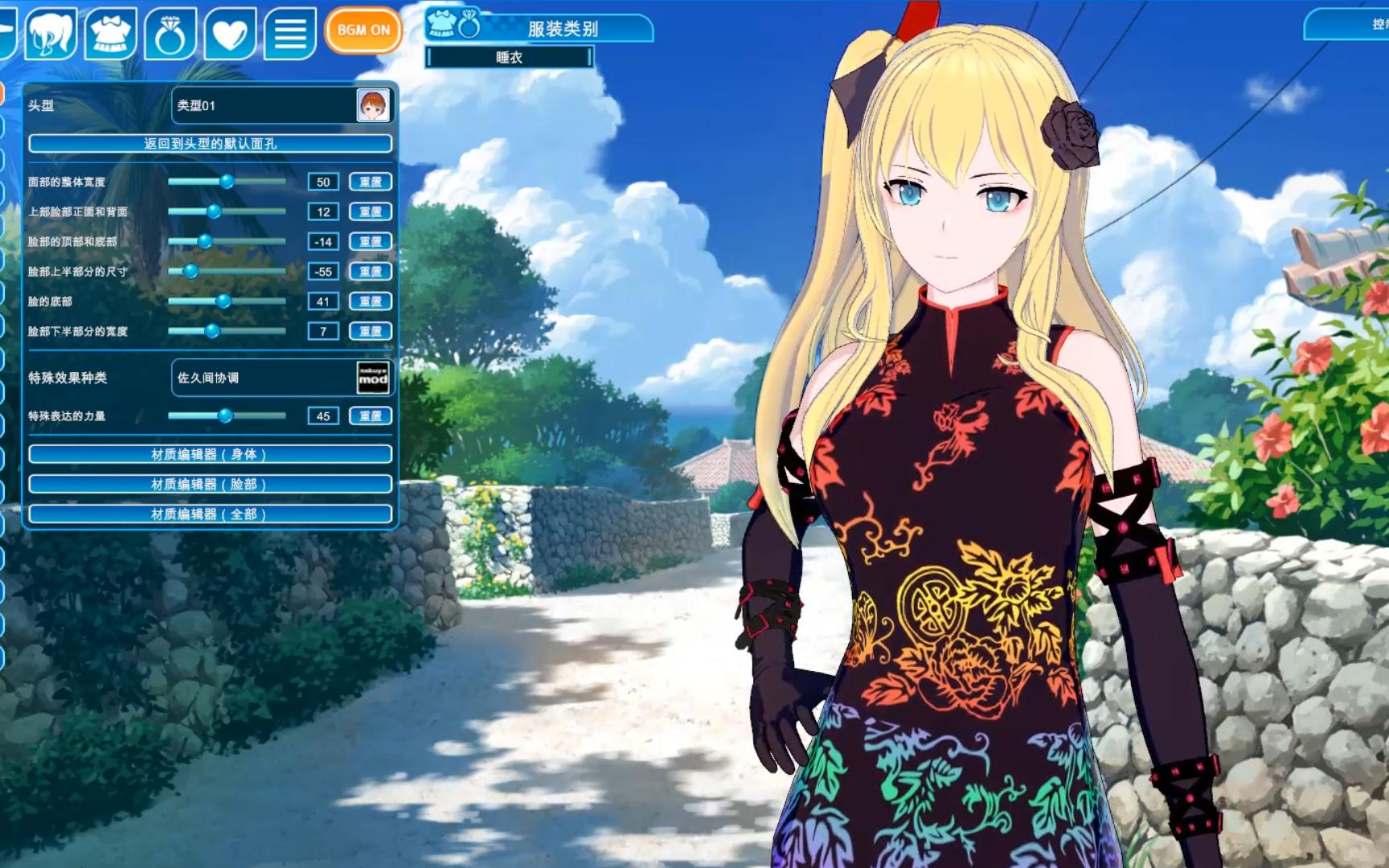The image size is (1389, 868).
Task: Open 材质编辑器（身体）
Action: 210,454
